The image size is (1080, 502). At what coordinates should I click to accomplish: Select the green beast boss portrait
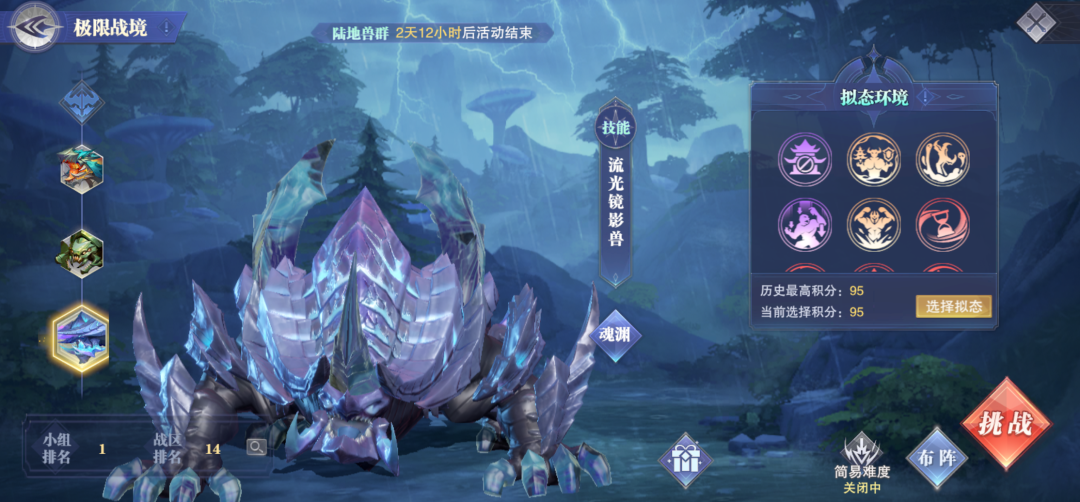coord(81,253)
